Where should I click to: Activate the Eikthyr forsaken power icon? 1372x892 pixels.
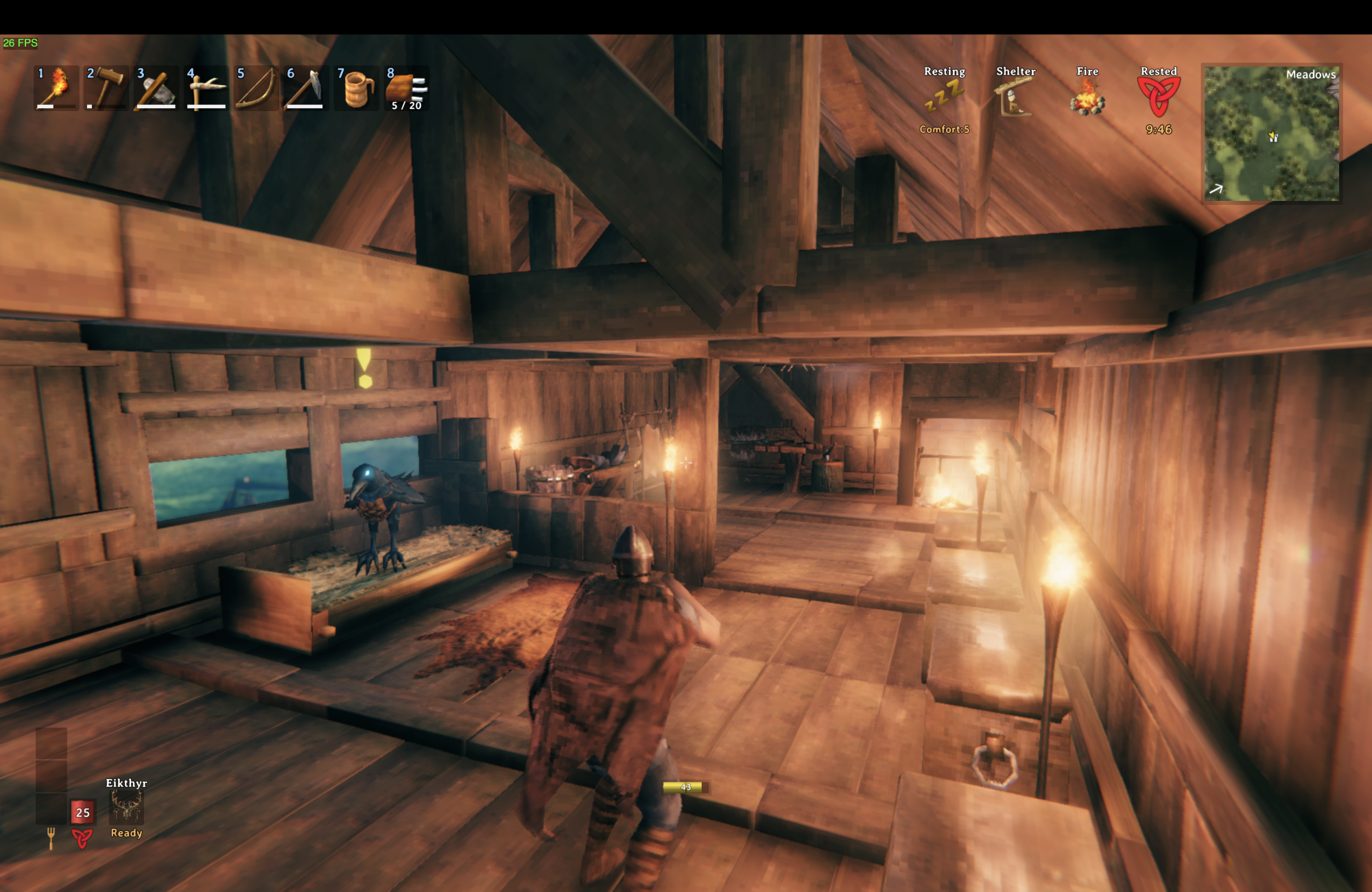point(126,806)
